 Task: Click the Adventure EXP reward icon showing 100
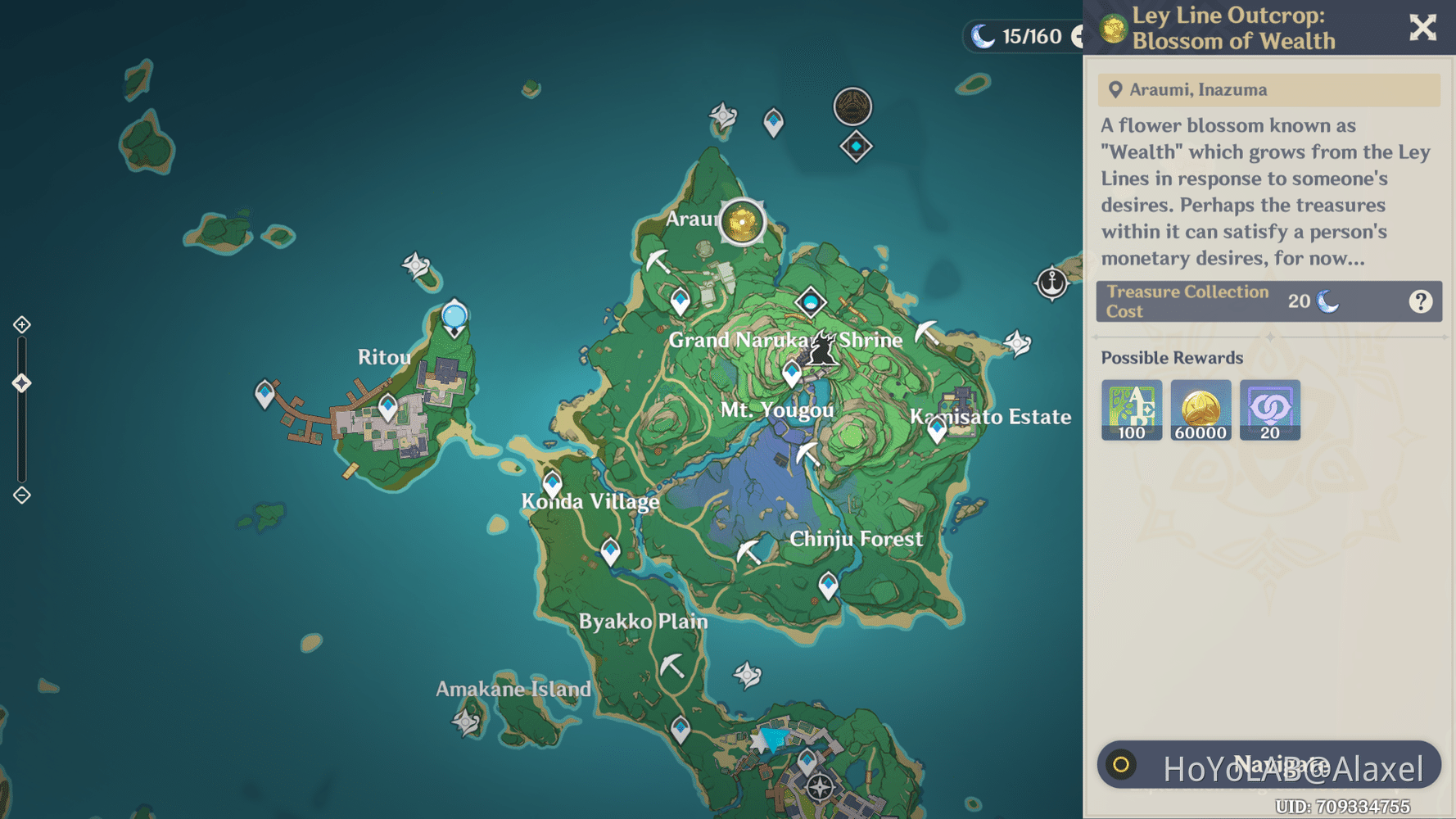click(1132, 409)
